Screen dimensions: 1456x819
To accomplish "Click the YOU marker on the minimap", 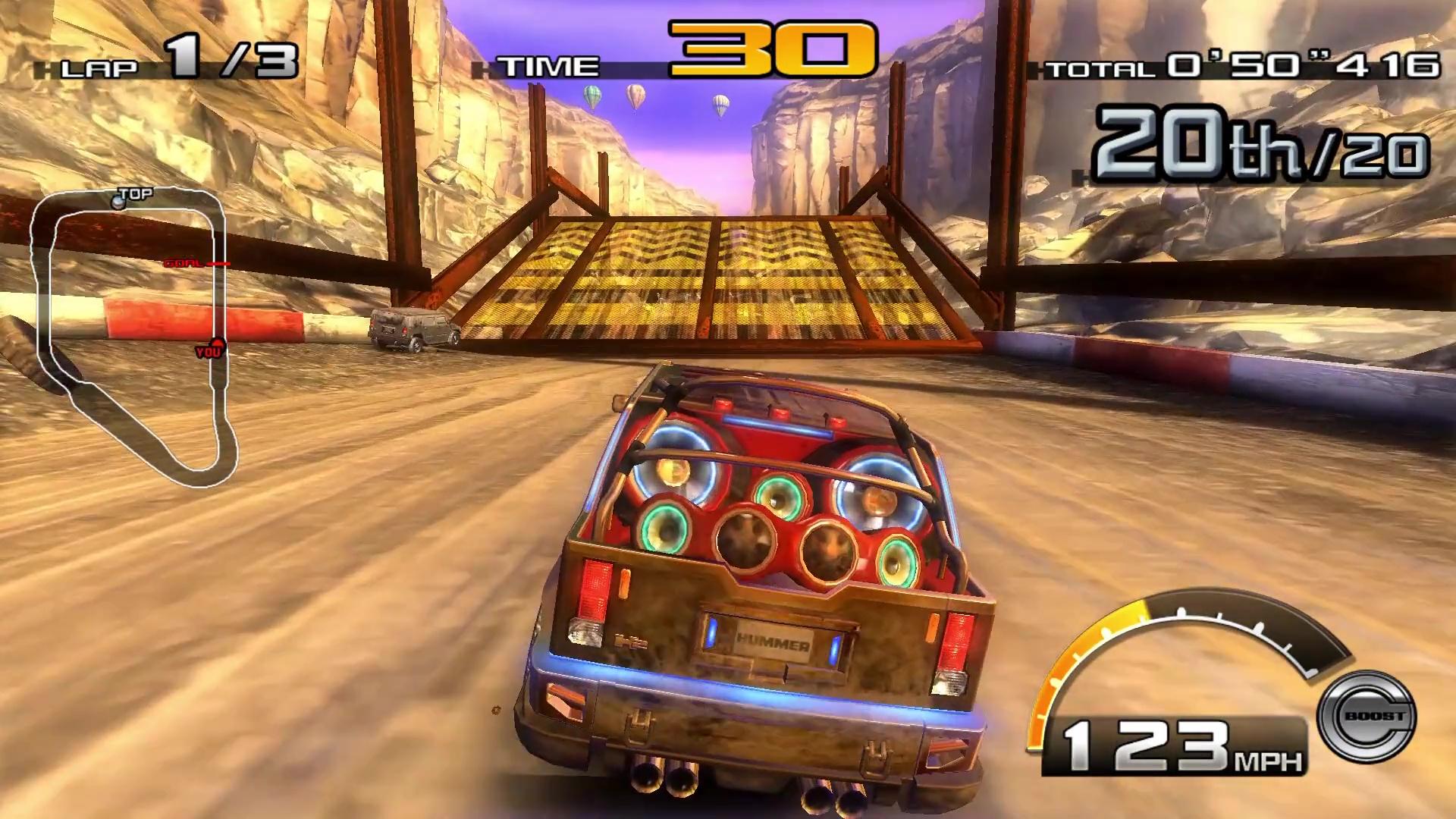I will click(x=210, y=349).
